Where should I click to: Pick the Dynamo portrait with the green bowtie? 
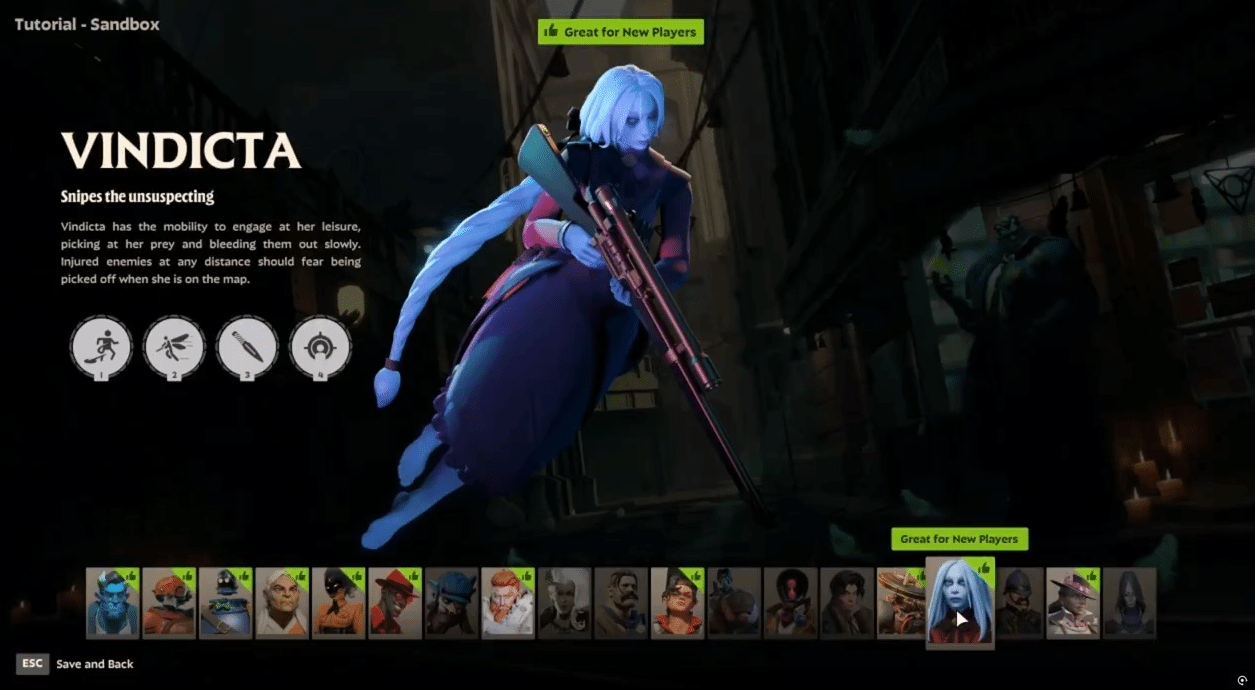(225, 602)
